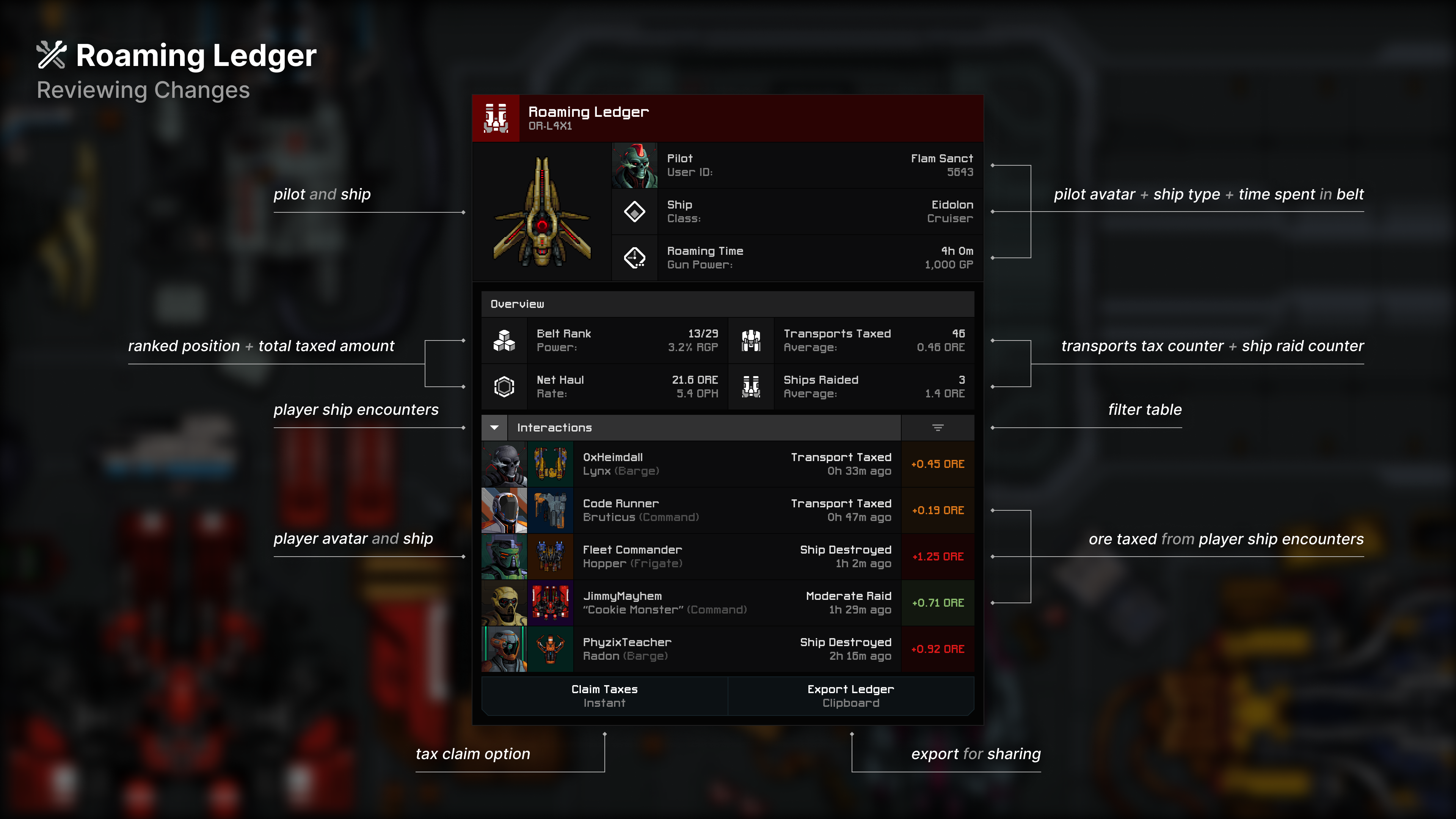
Task: Click 0xHeimdall's skull avatar
Action: [504, 464]
